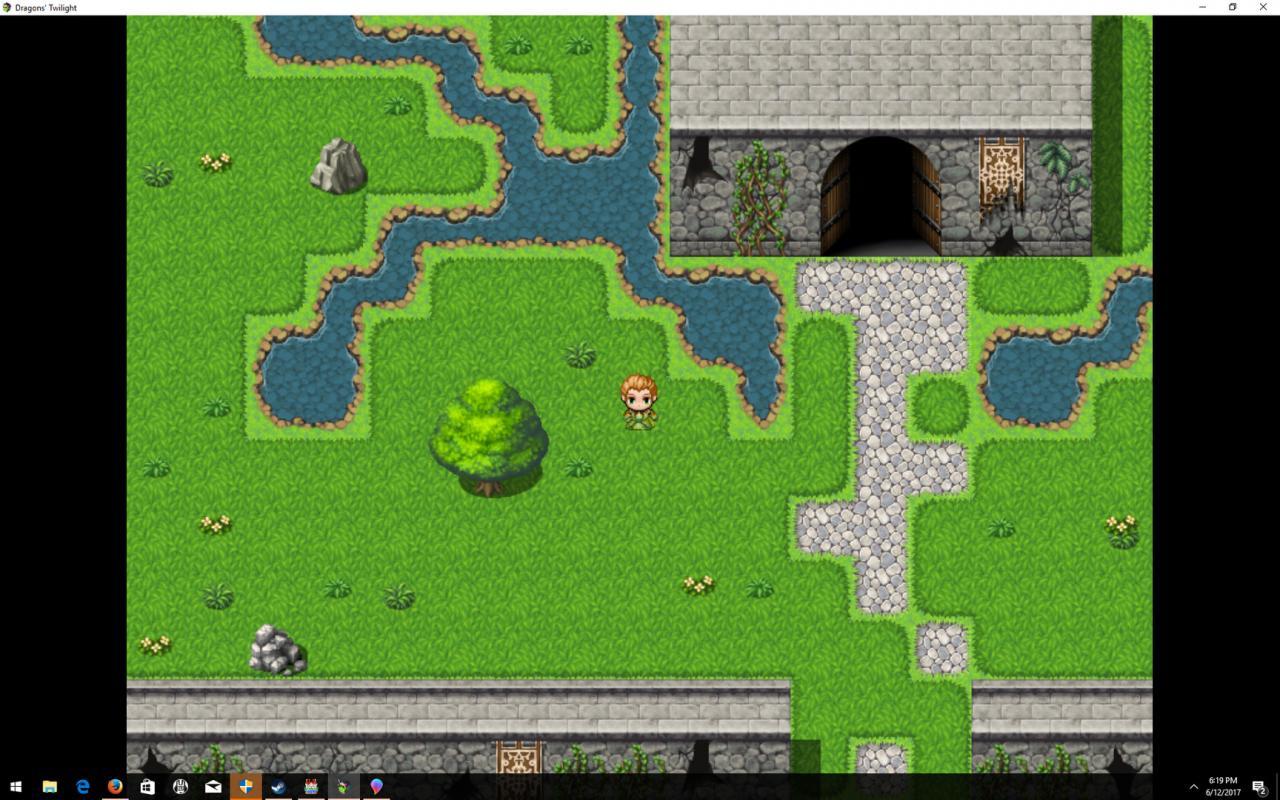Expand the hidden system tray icons

coord(1193,786)
